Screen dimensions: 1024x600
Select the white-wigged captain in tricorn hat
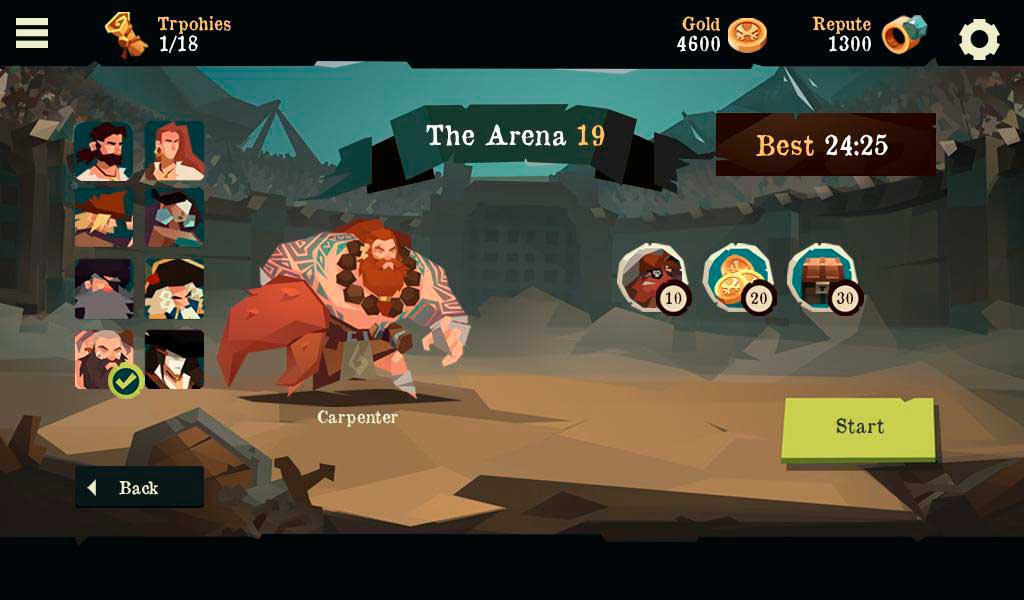(x=174, y=289)
